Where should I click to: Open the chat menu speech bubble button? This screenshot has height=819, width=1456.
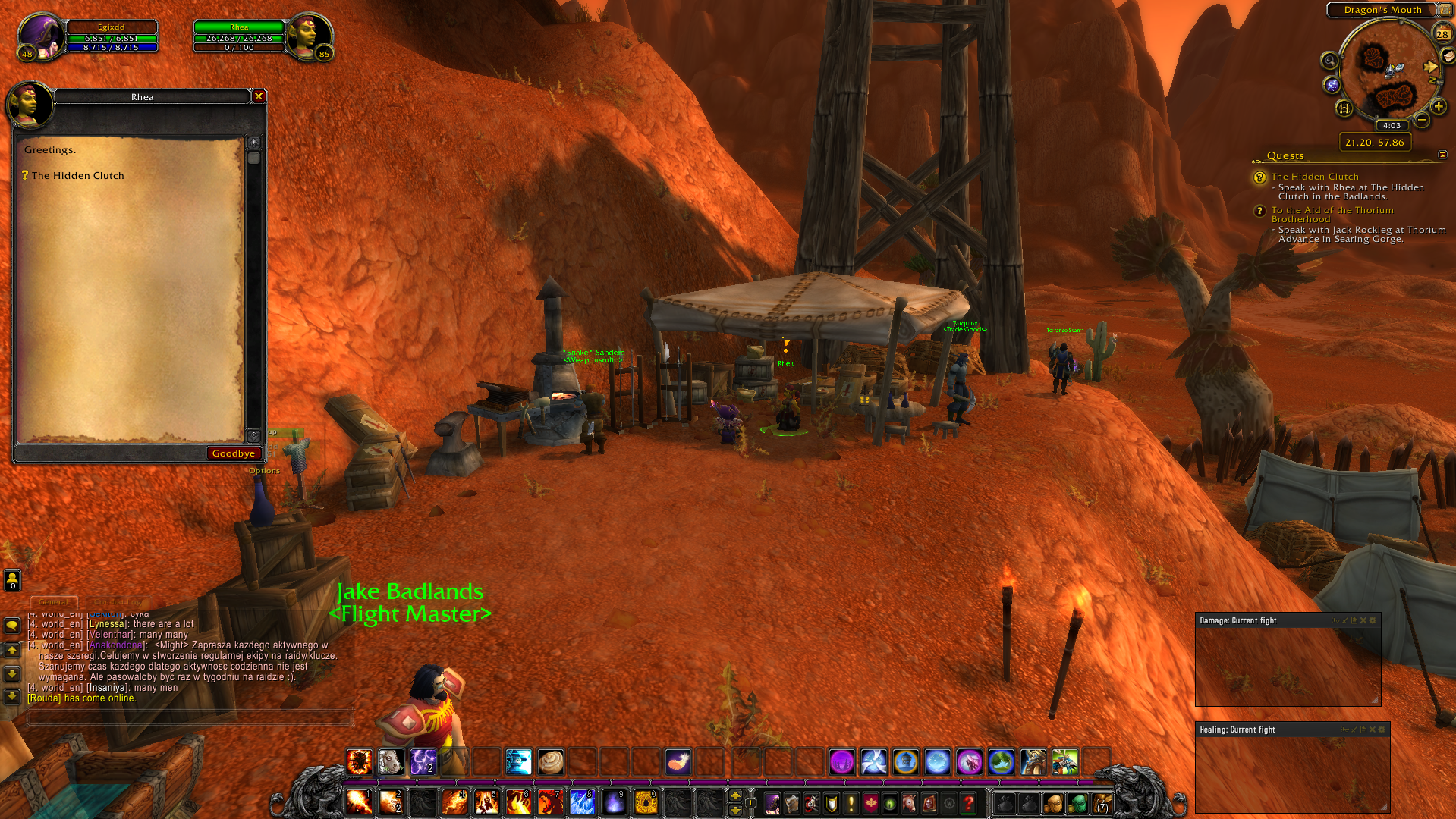(x=12, y=626)
